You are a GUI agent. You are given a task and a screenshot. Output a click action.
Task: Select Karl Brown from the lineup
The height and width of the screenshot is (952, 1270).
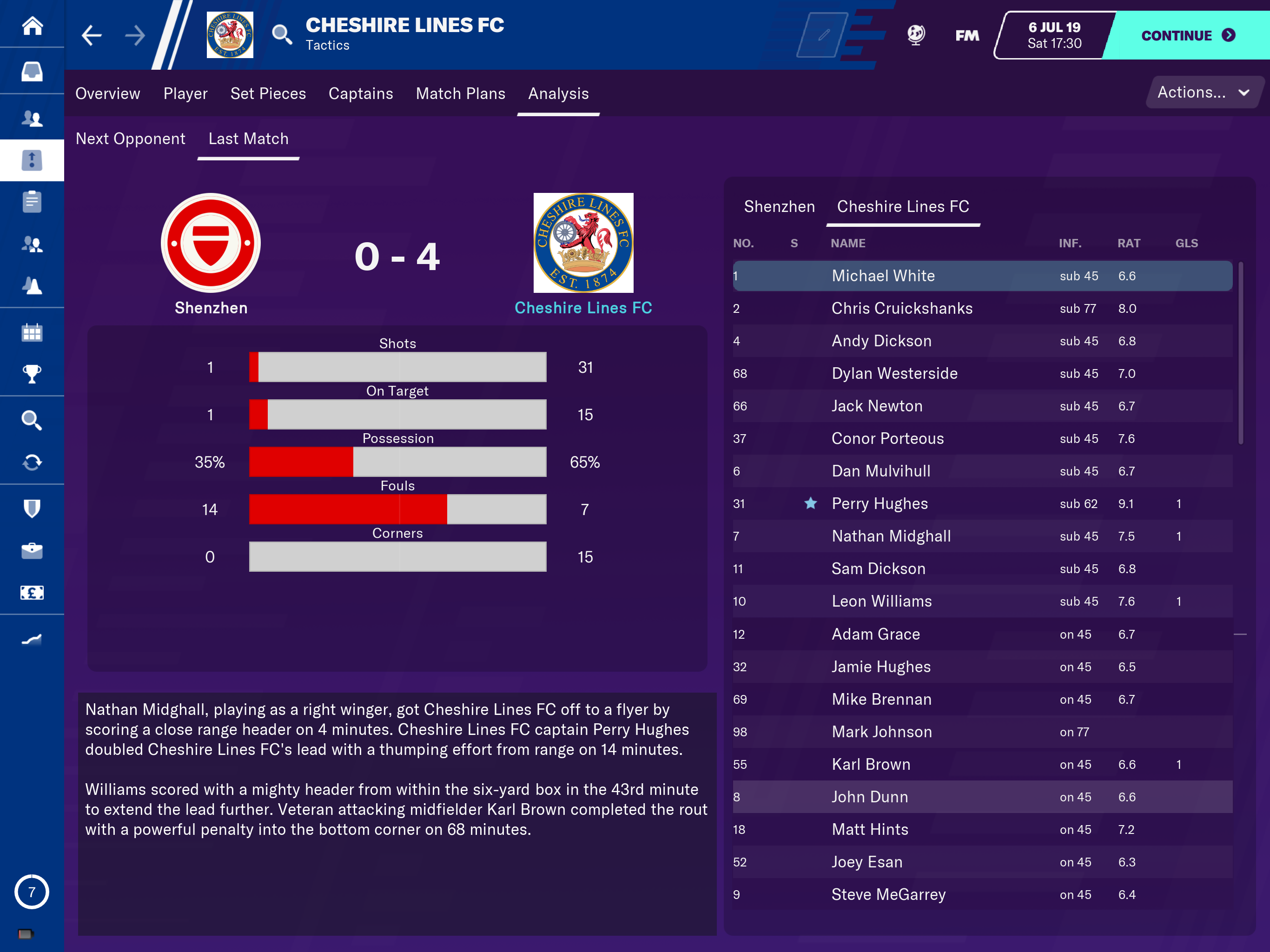[x=870, y=764]
